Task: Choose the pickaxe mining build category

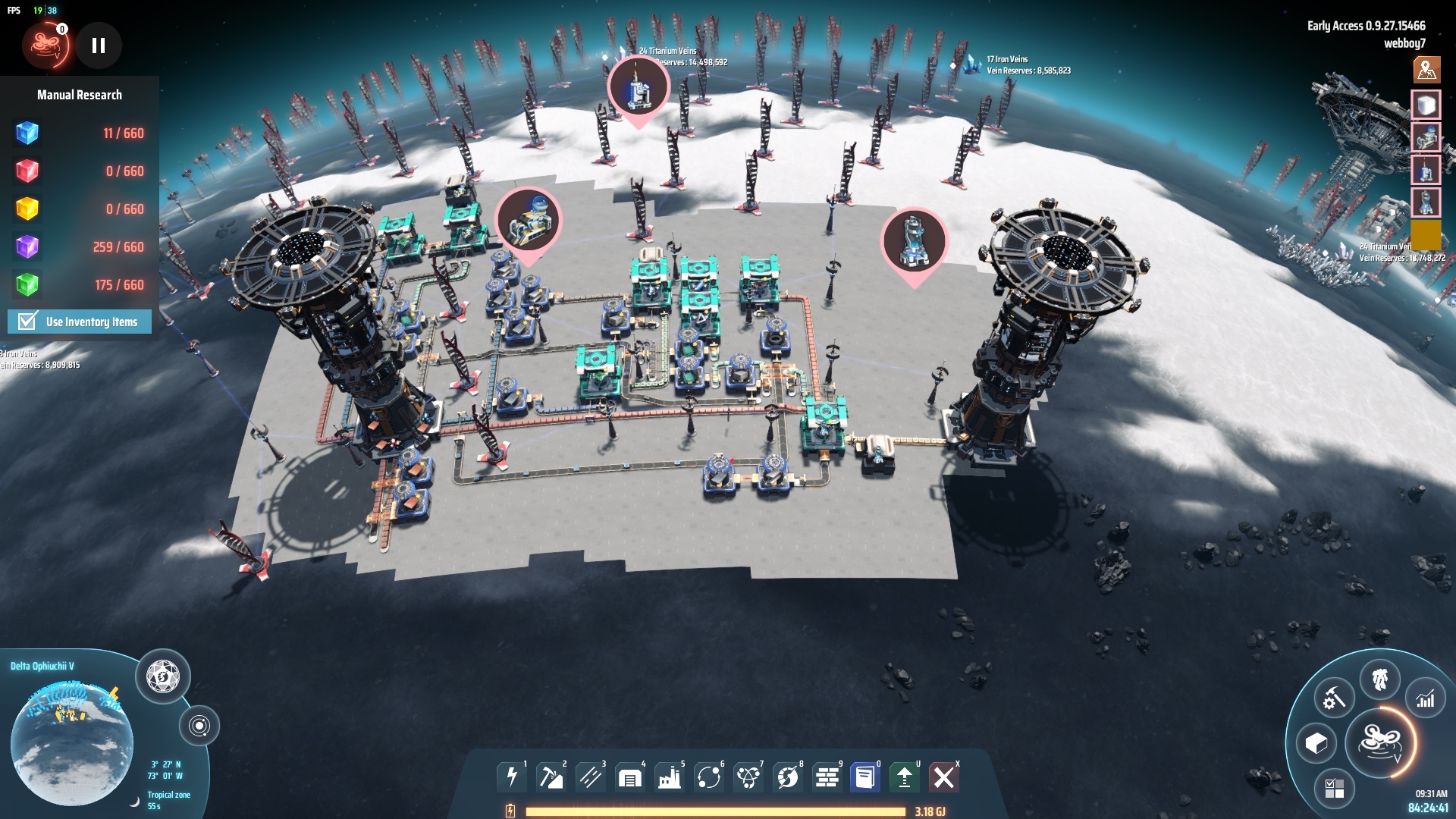Action: tap(551, 777)
